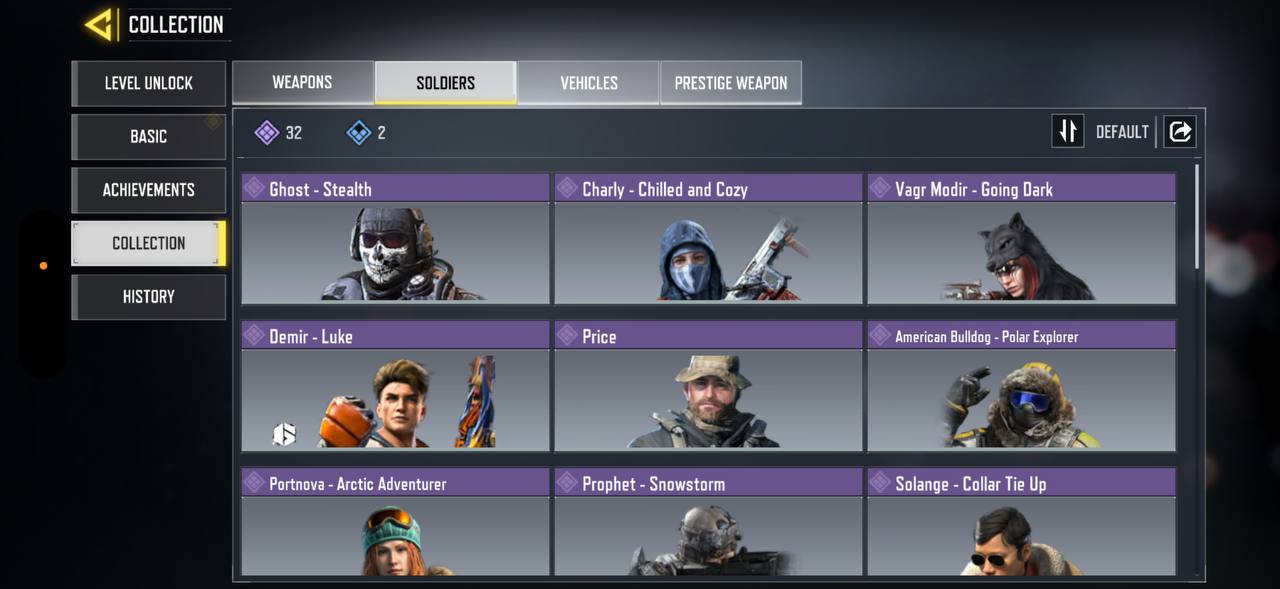The height and width of the screenshot is (589, 1280).
Task: Choose the Charly - Chilled and Cozy card
Action: click(x=708, y=240)
